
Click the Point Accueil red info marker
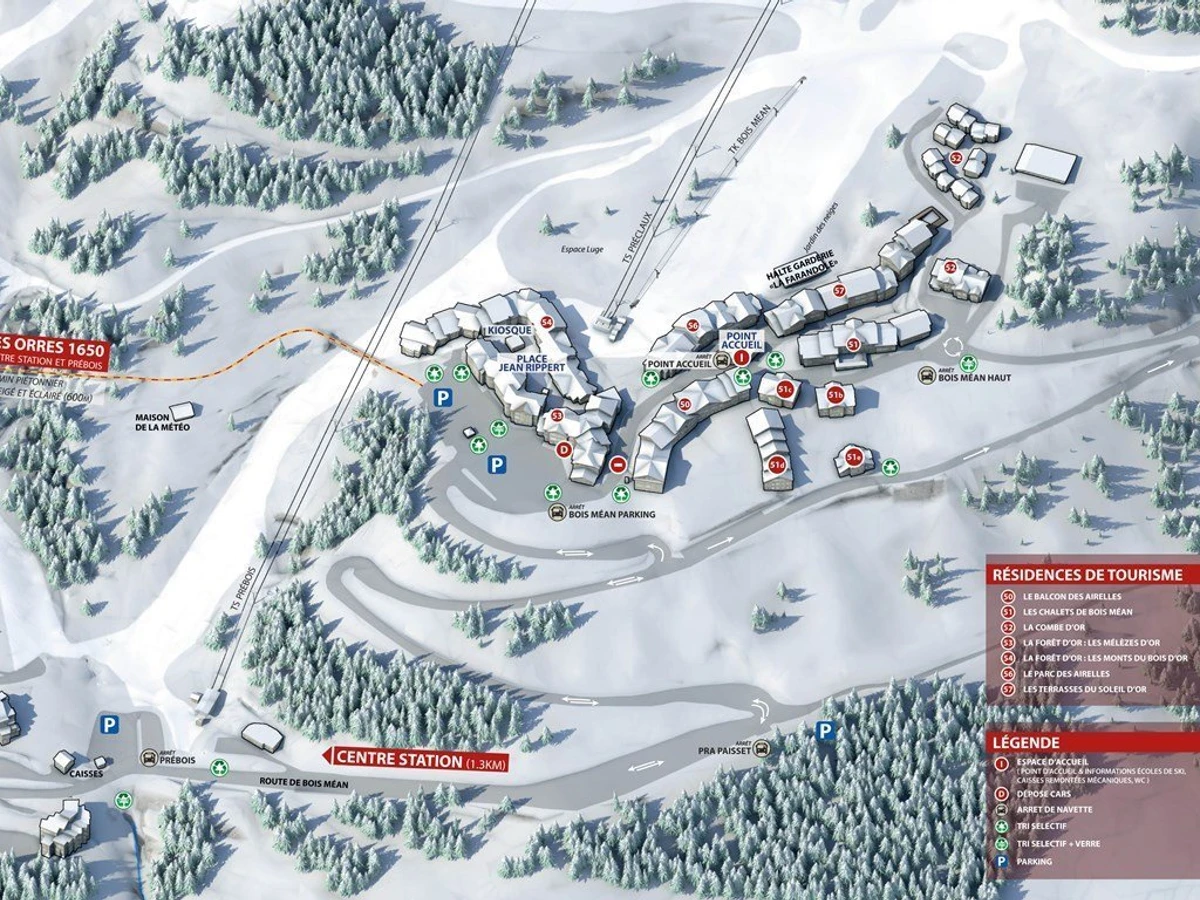click(741, 357)
